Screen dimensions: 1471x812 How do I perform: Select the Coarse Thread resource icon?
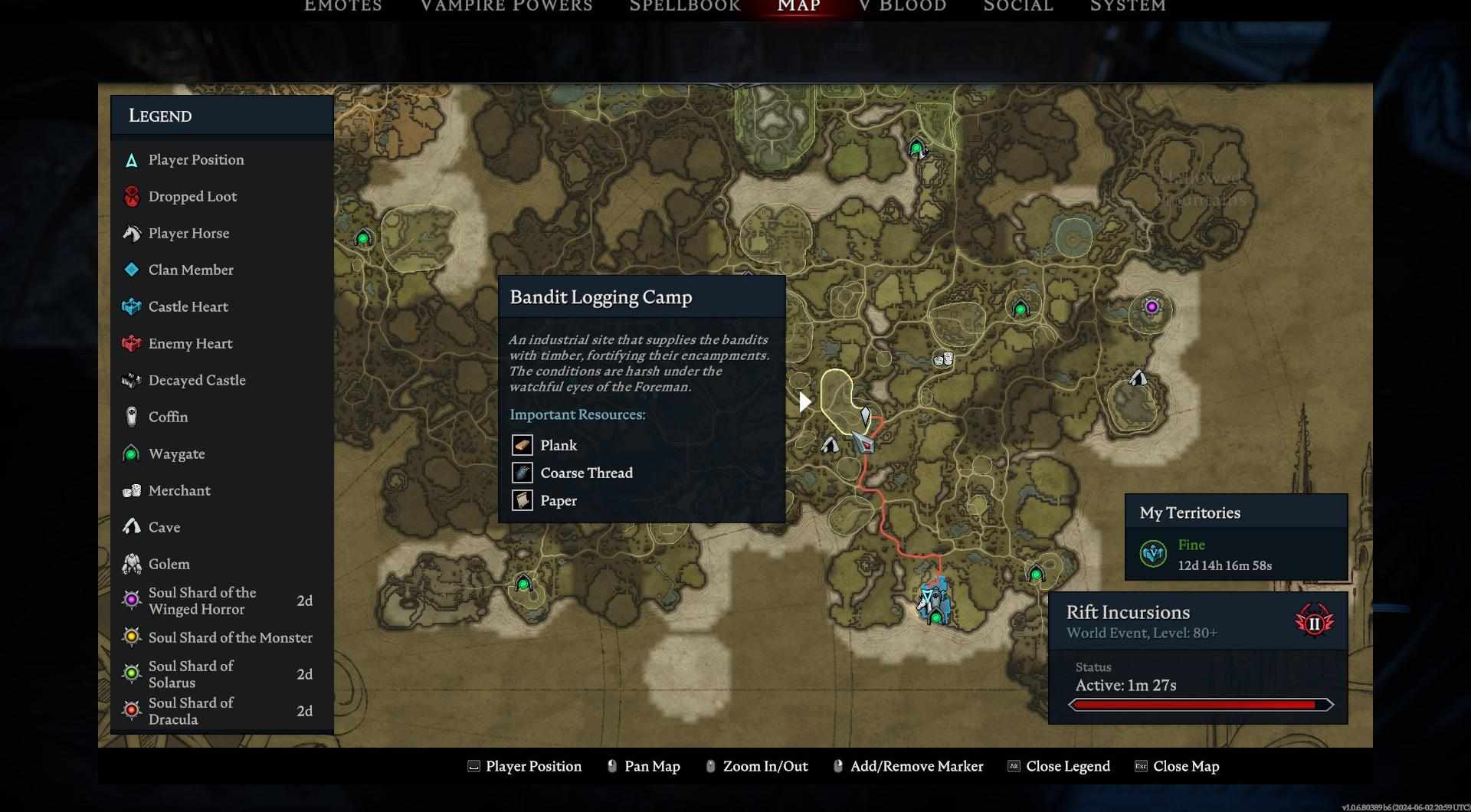pyautogui.click(x=523, y=473)
